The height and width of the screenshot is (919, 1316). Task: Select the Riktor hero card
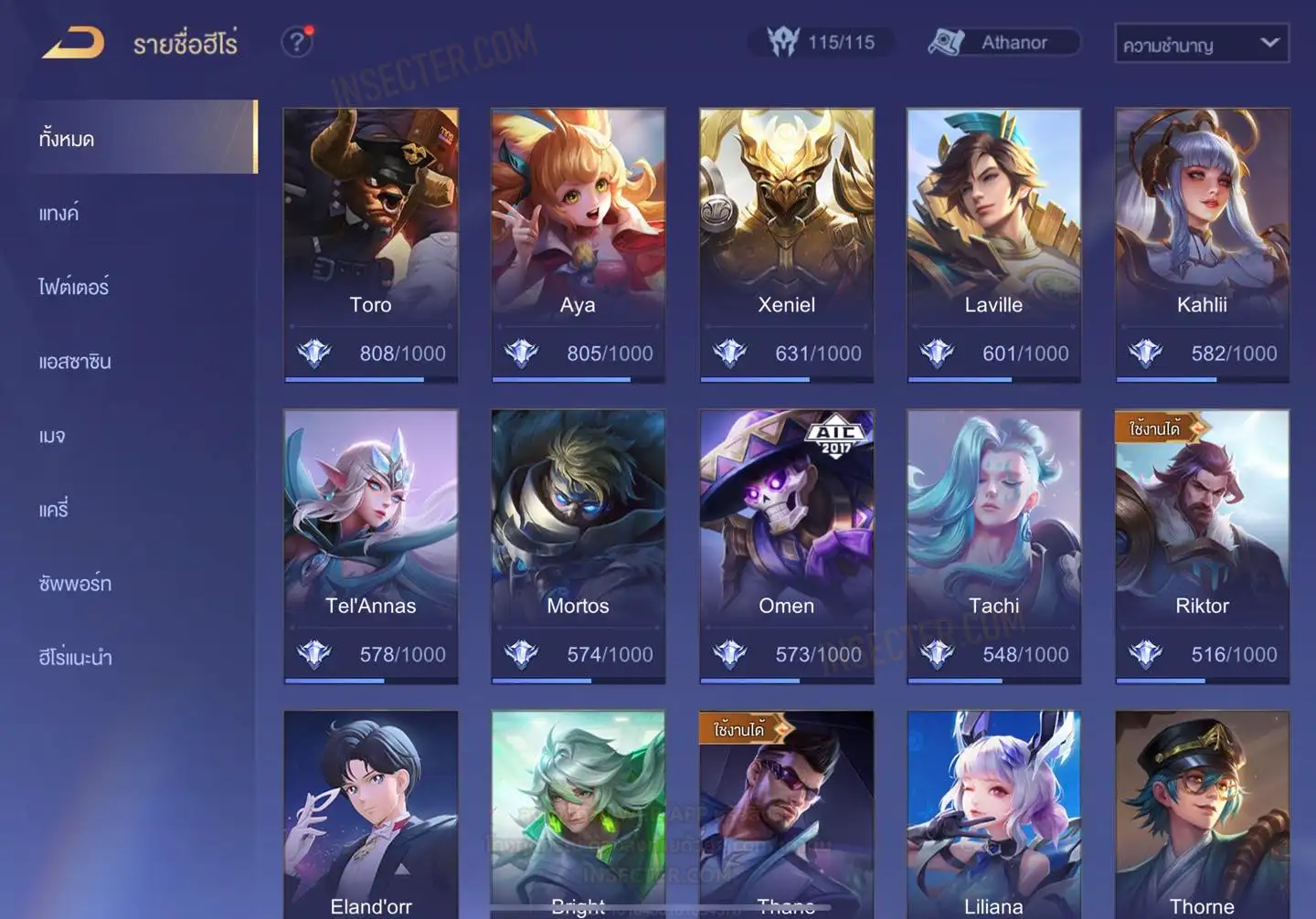click(1202, 545)
